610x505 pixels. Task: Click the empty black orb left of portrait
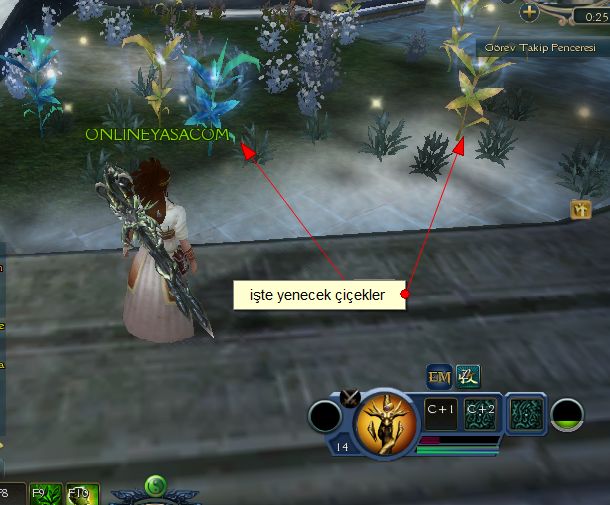(324, 416)
